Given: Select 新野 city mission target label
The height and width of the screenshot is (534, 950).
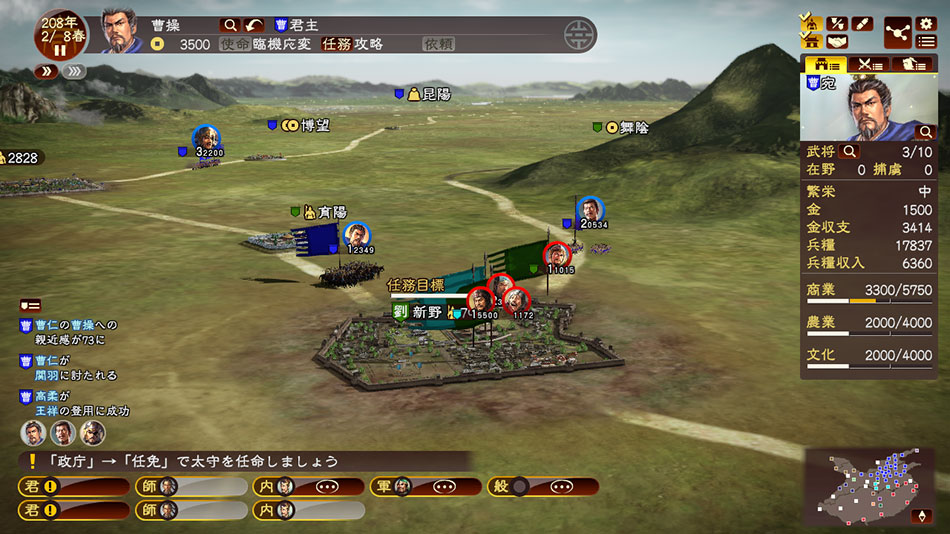Looking at the screenshot, I should pos(427,312).
